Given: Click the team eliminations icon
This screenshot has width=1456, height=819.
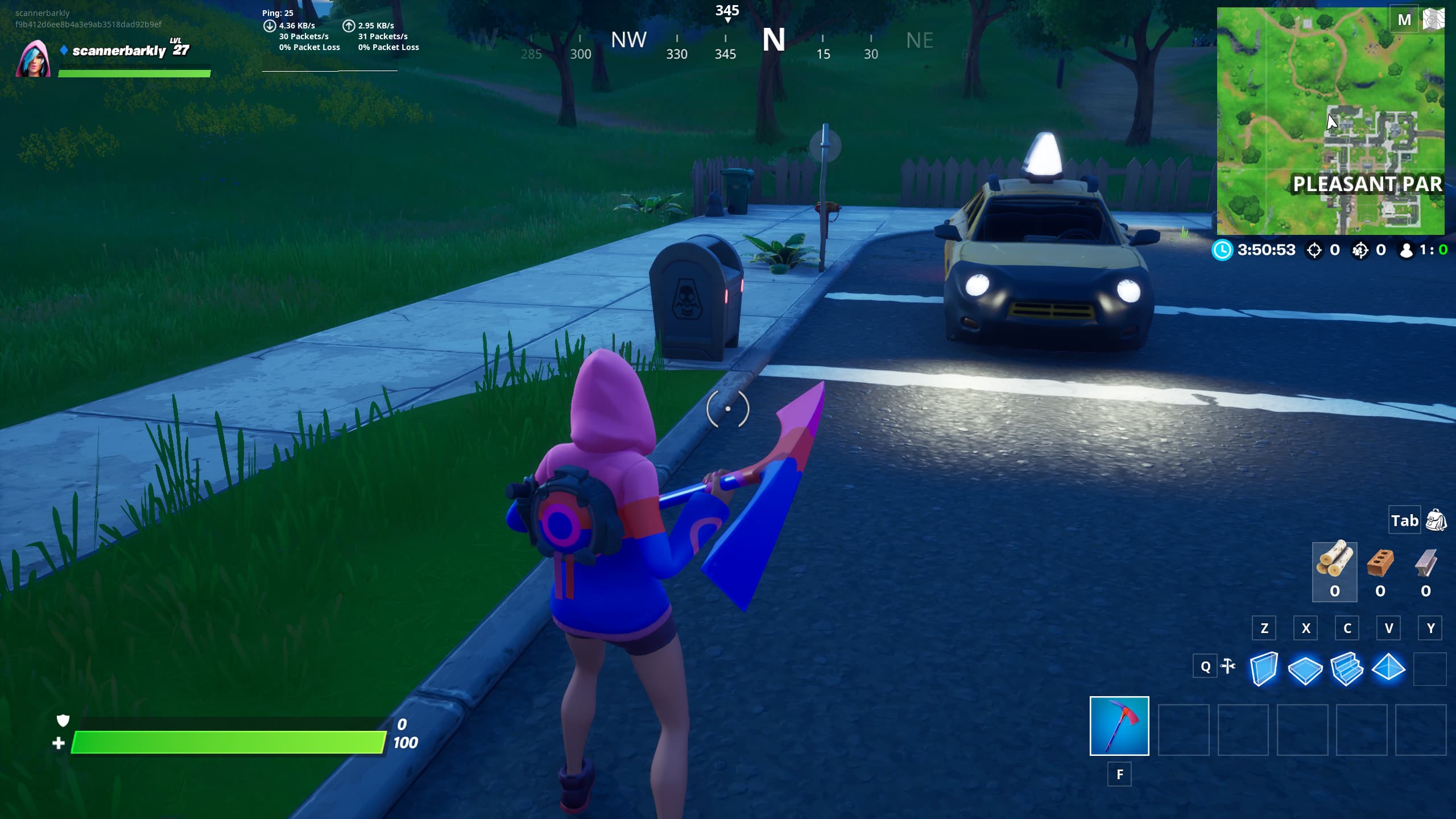Looking at the screenshot, I should [1360, 250].
